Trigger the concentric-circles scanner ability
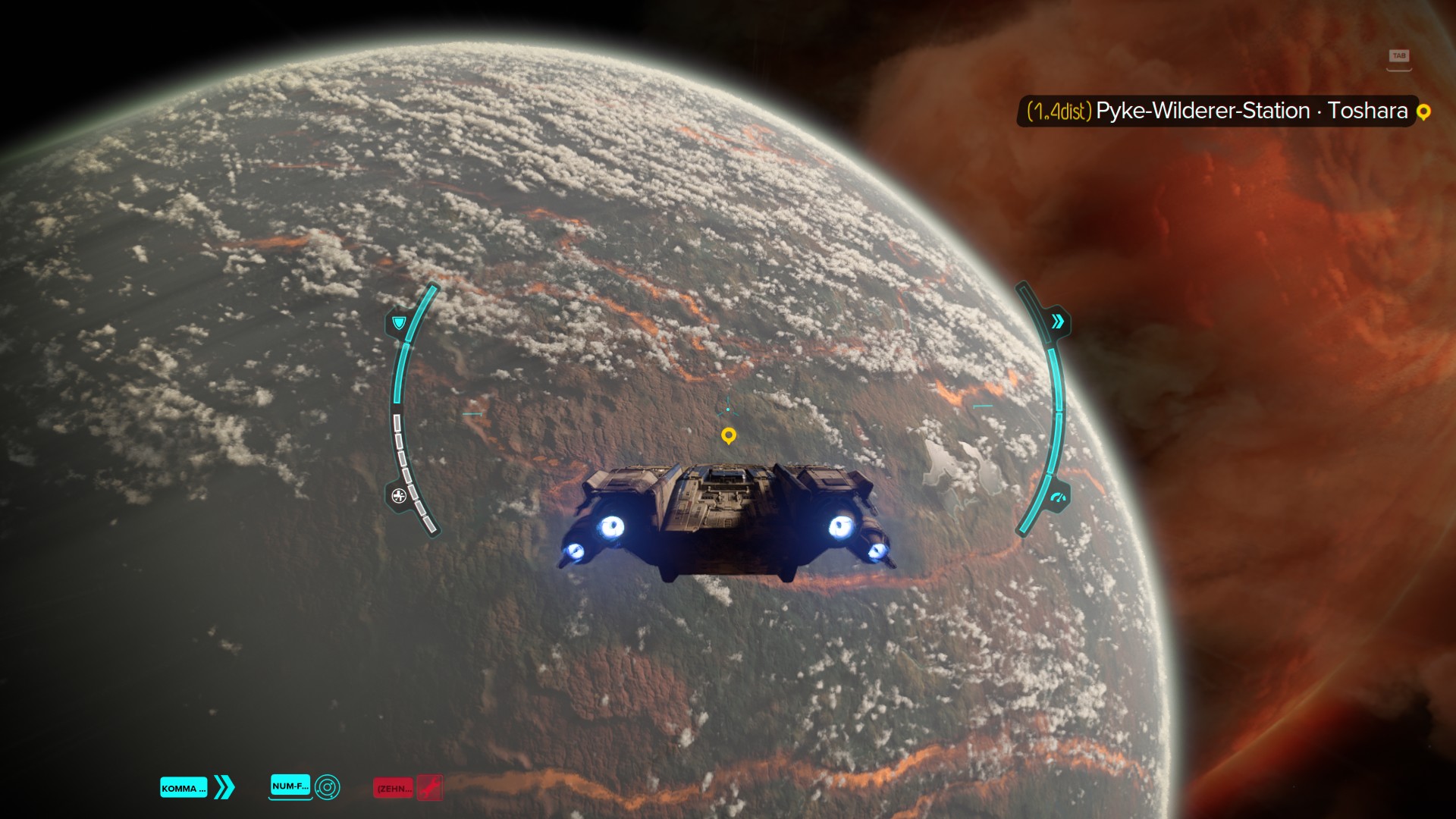 (x=328, y=787)
